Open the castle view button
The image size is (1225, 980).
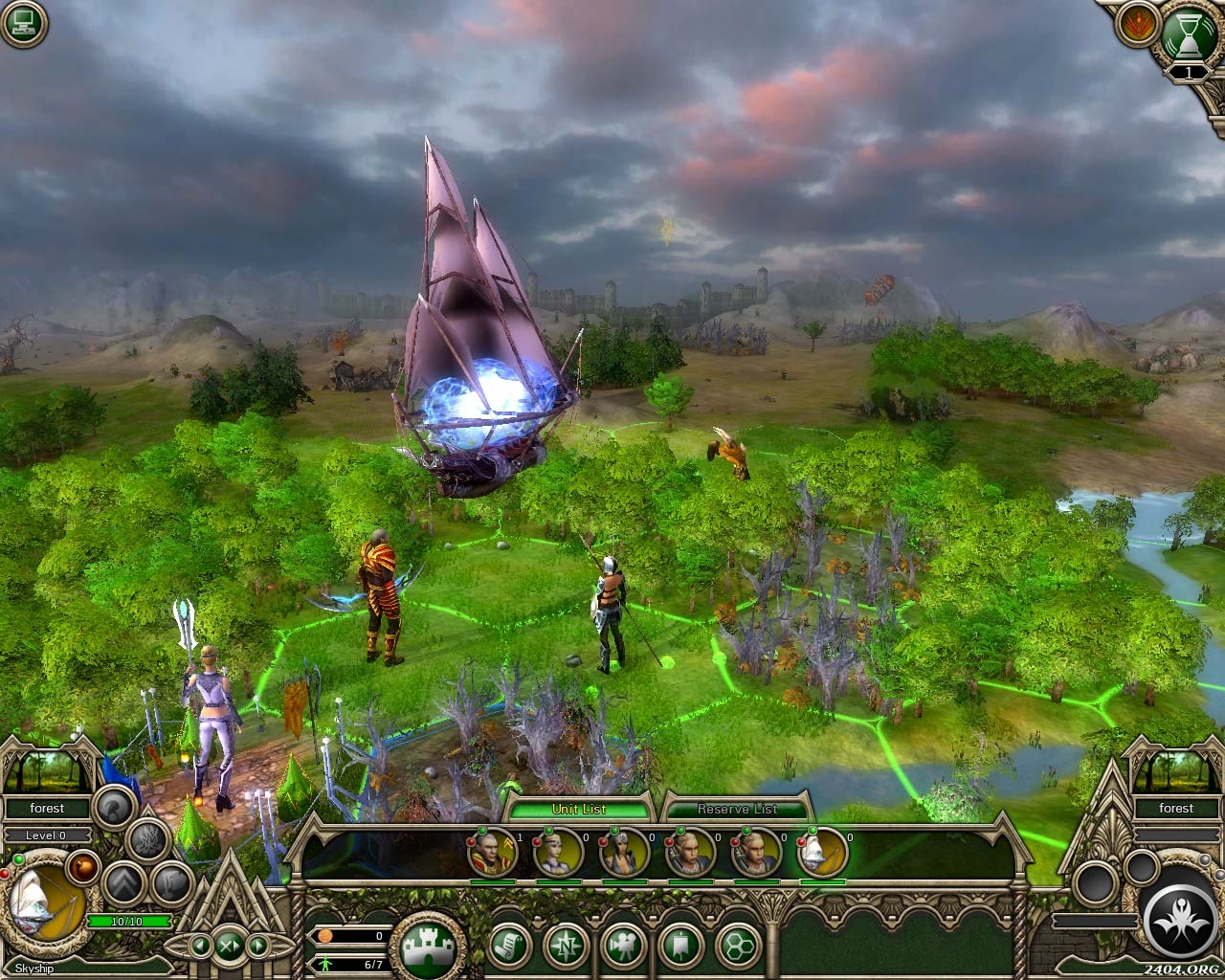click(428, 947)
